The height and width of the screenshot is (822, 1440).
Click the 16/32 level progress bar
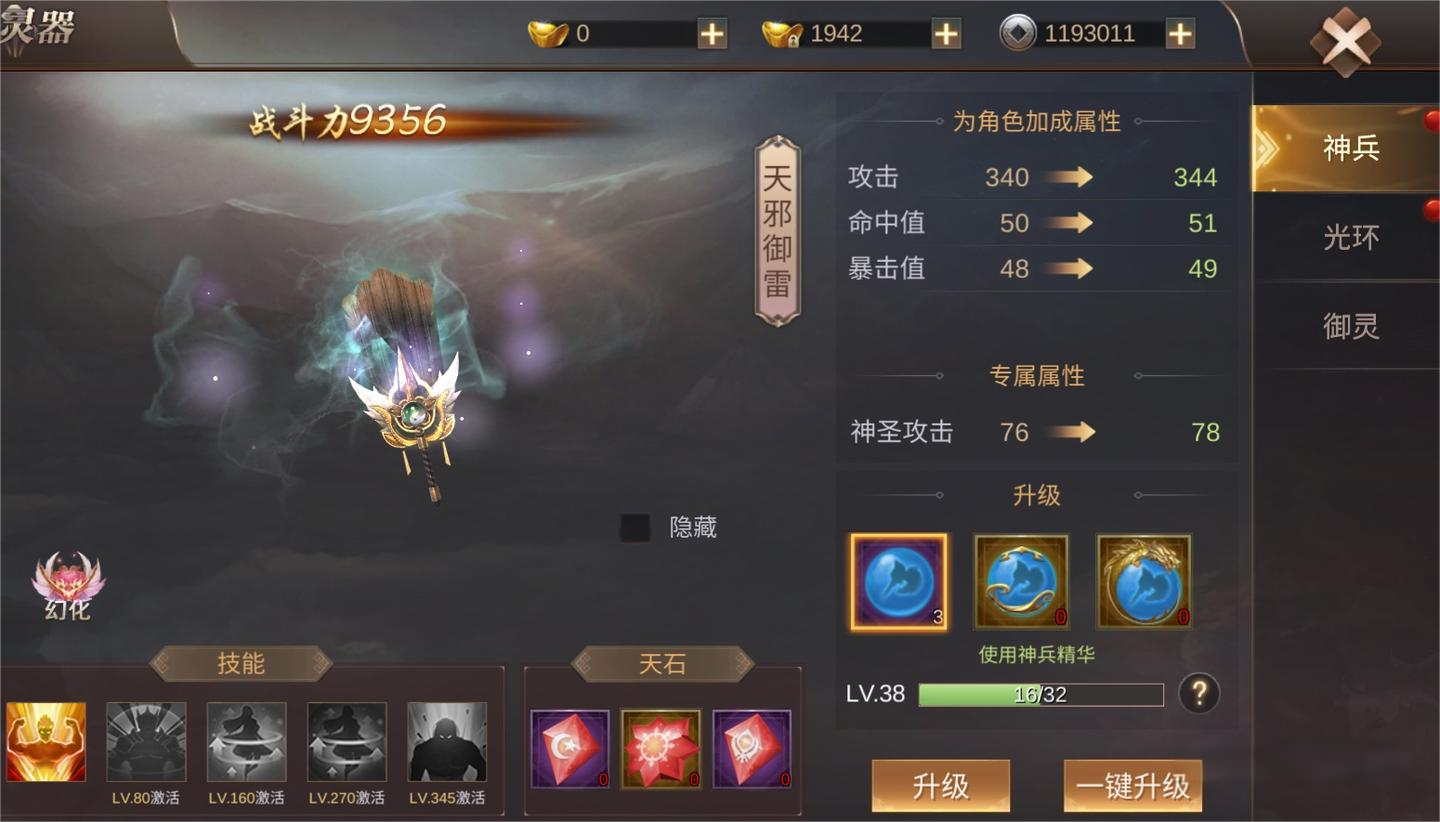pos(1040,694)
